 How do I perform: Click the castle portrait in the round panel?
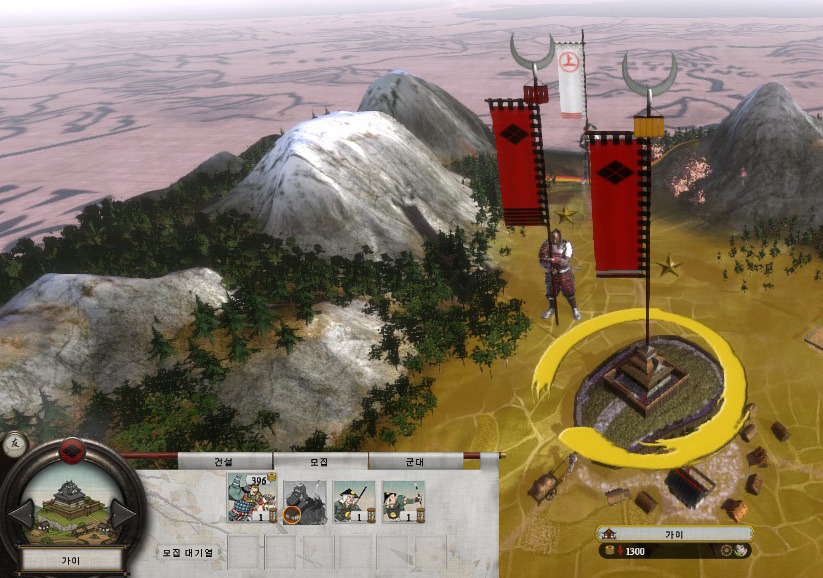click(70, 502)
